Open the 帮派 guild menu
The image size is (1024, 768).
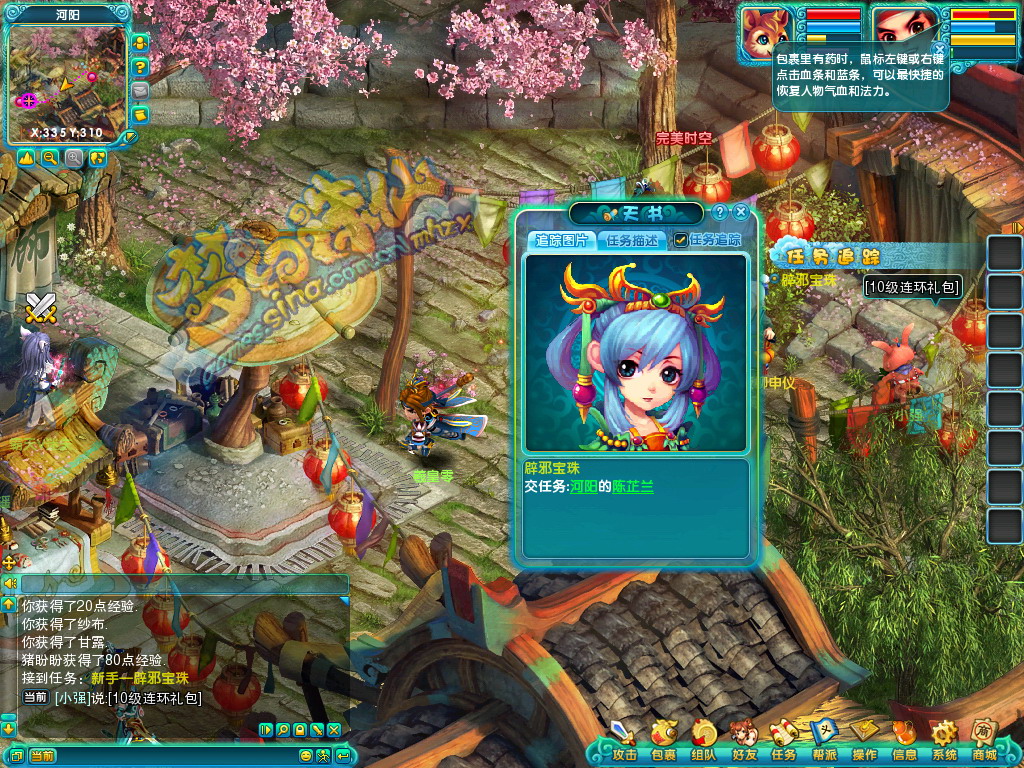tap(823, 738)
